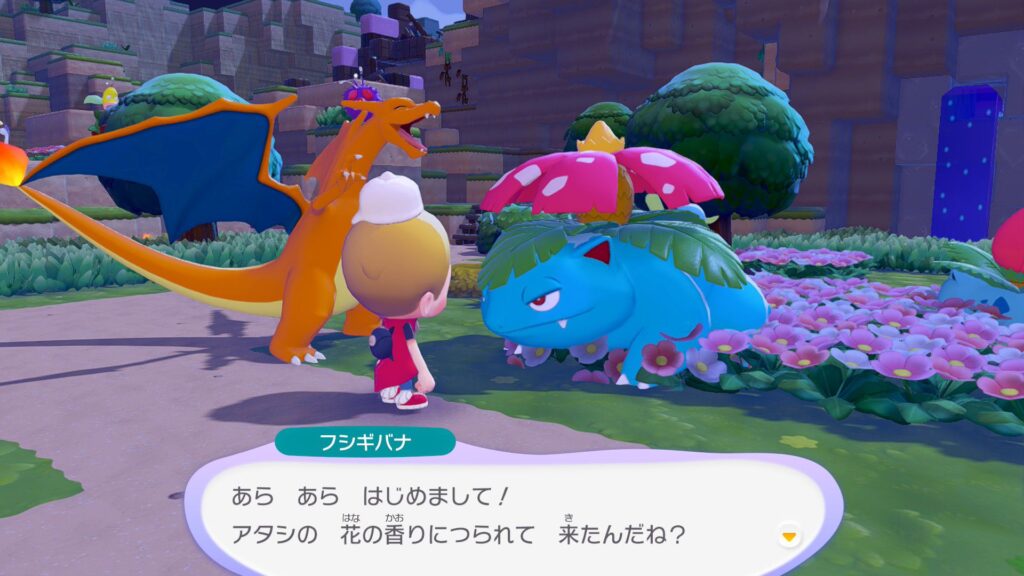Advance dialogue with the orange arrow indicator
This screenshot has height=576, width=1024.
point(790,537)
